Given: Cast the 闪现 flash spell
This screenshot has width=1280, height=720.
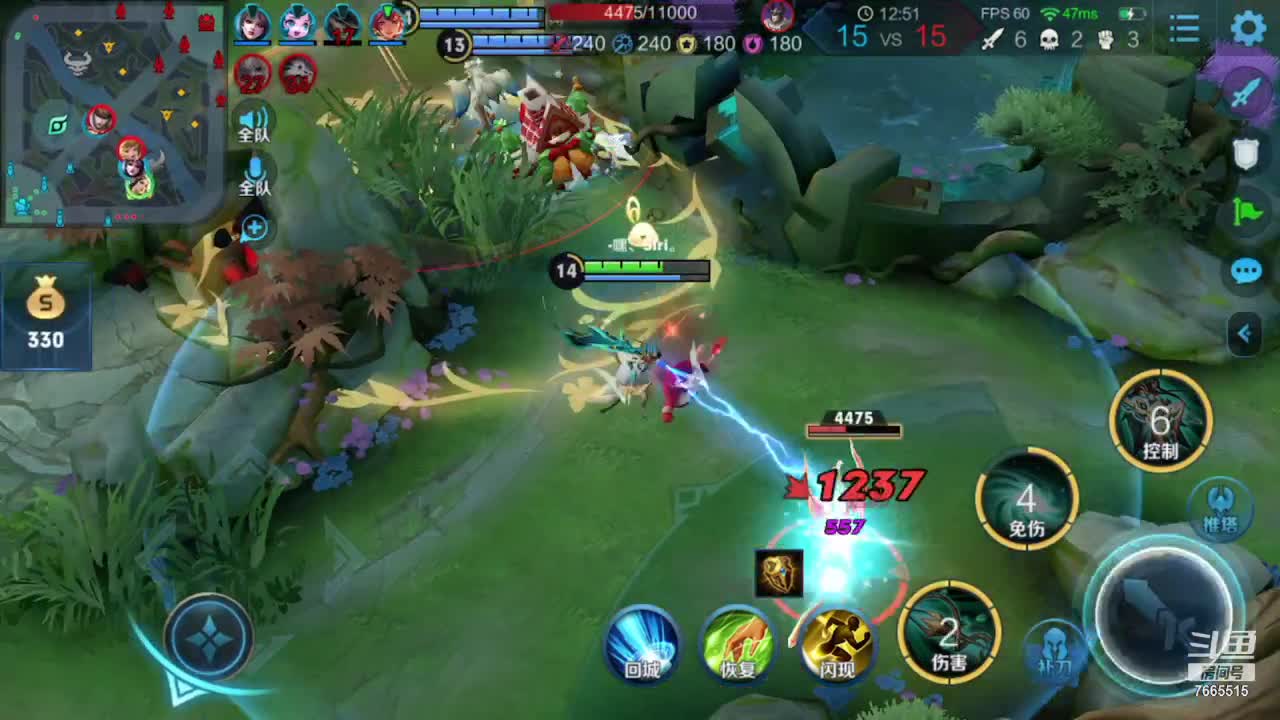Looking at the screenshot, I should pyautogui.click(x=836, y=643).
